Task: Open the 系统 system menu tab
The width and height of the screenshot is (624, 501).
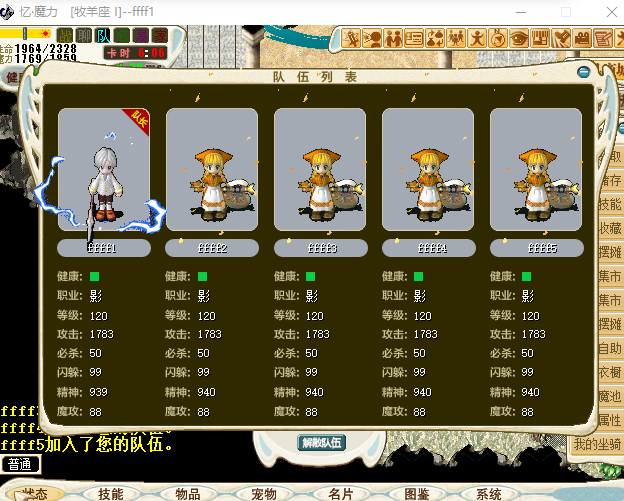Action: coord(489,493)
